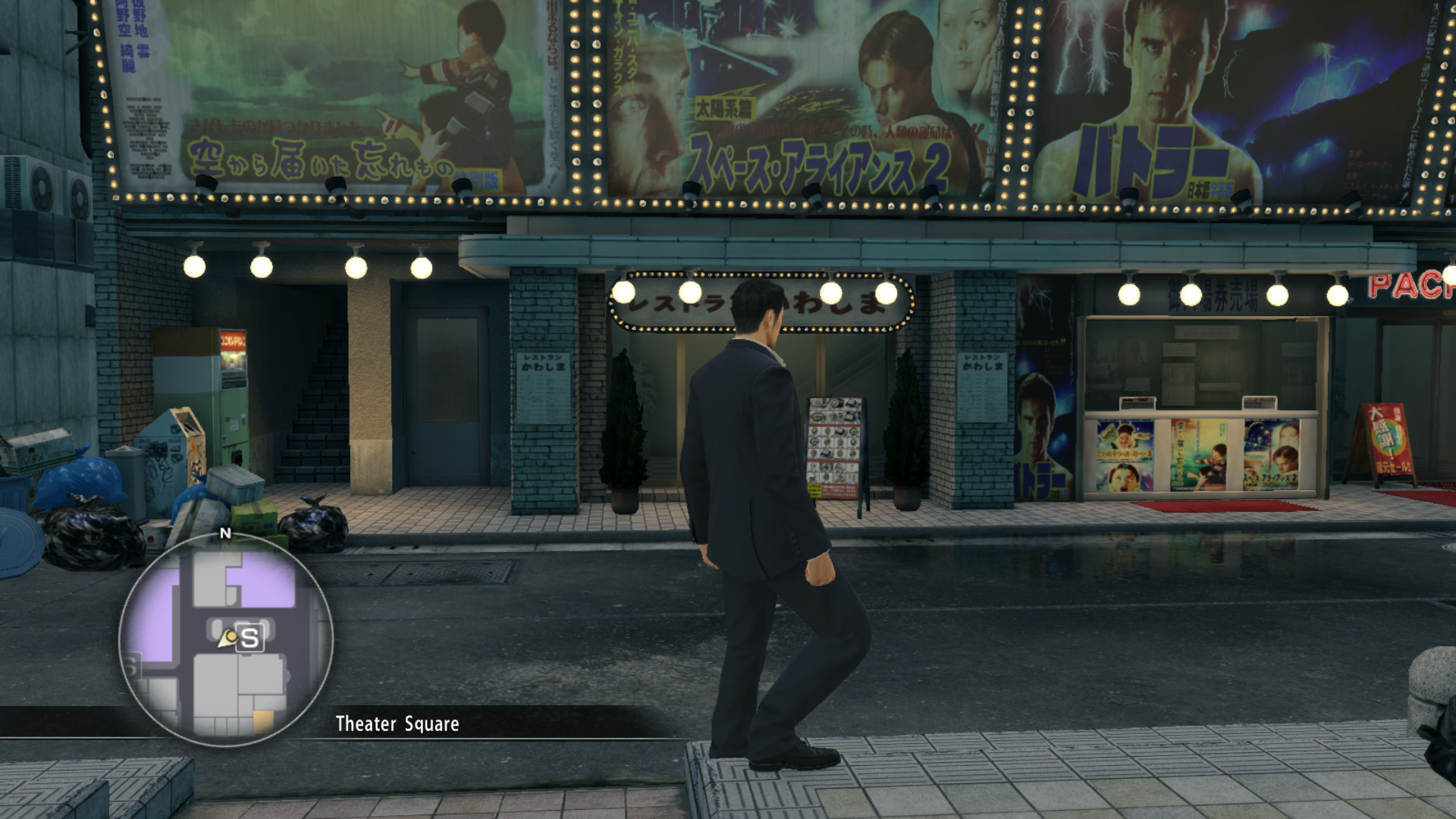Select the bright S marker on the minimap

click(x=249, y=639)
